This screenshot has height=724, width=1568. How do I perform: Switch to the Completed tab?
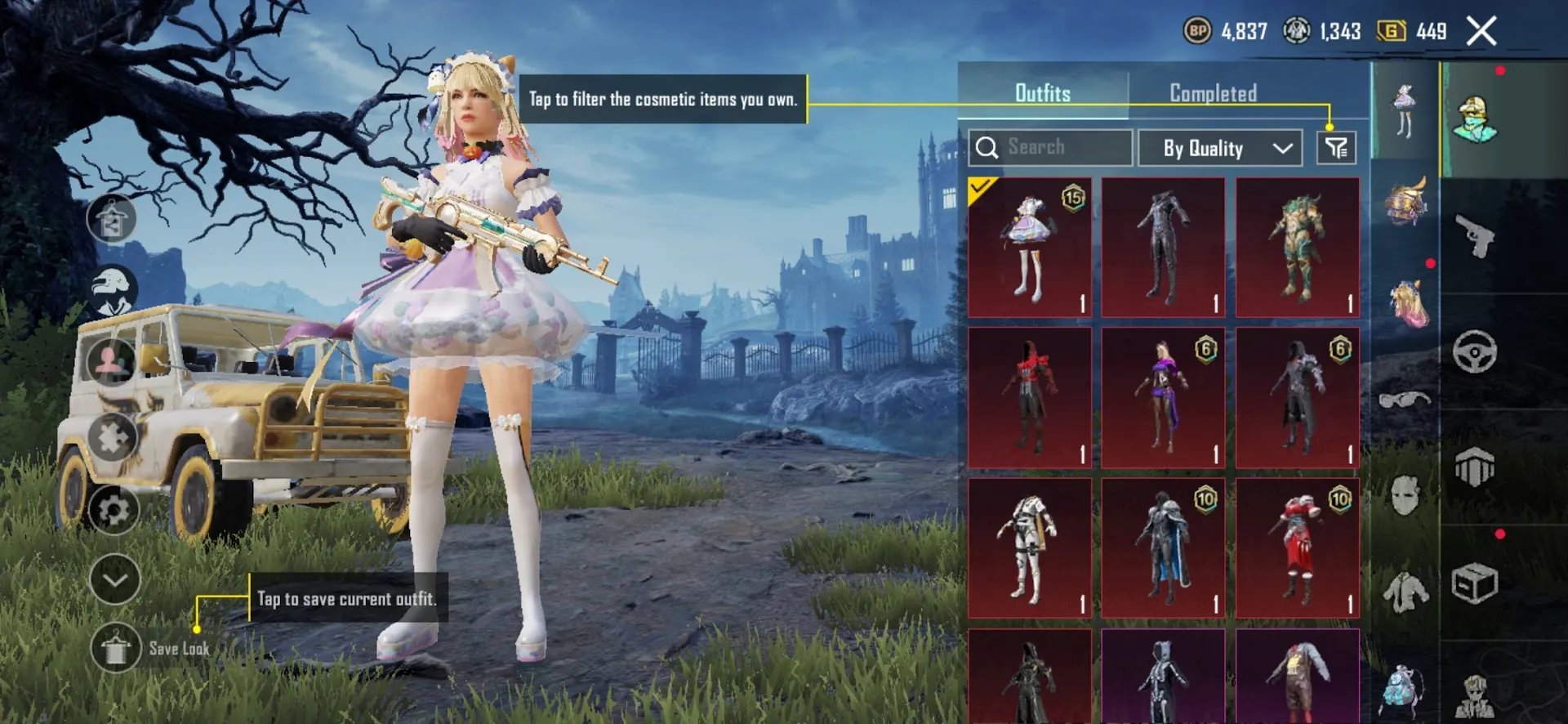1211,93
